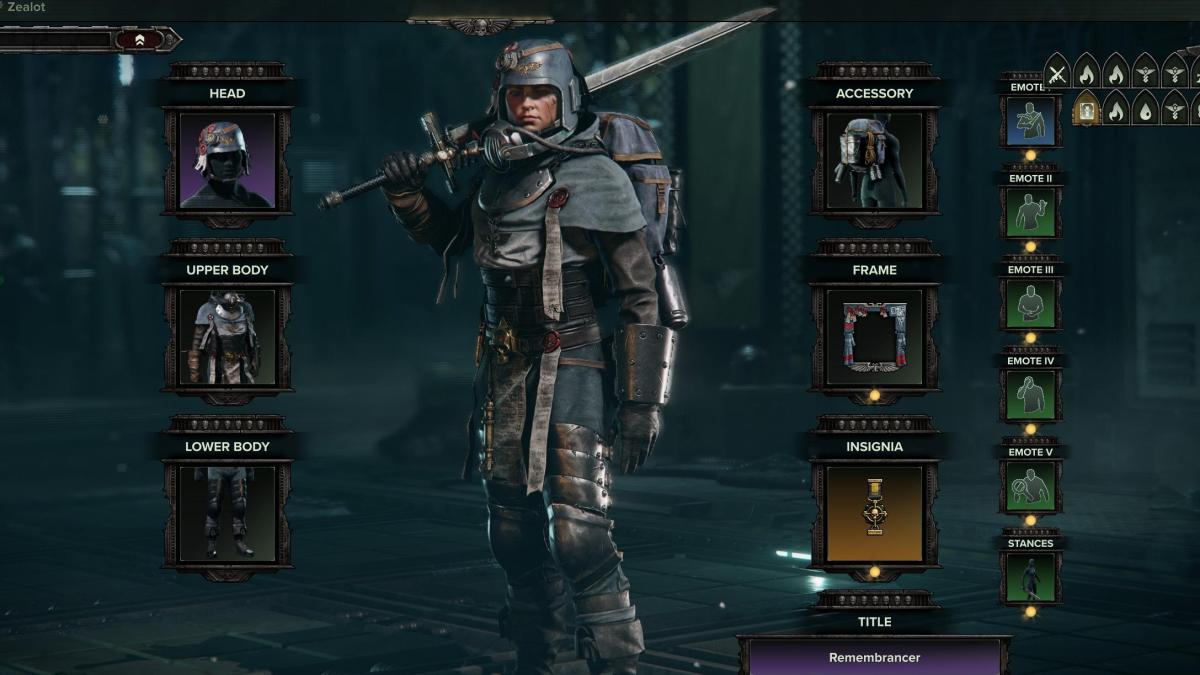Choose the Emote III slot
This screenshot has width=1200, height=675.
[x=1030, y=304]
